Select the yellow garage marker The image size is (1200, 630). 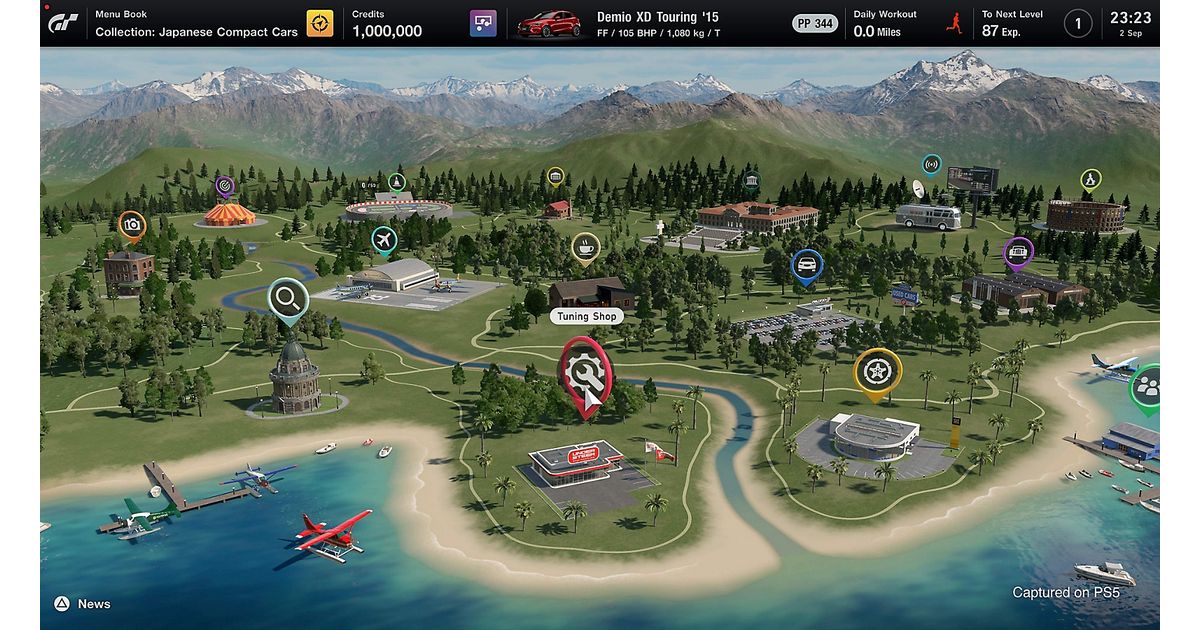click(x=555, y=177)
